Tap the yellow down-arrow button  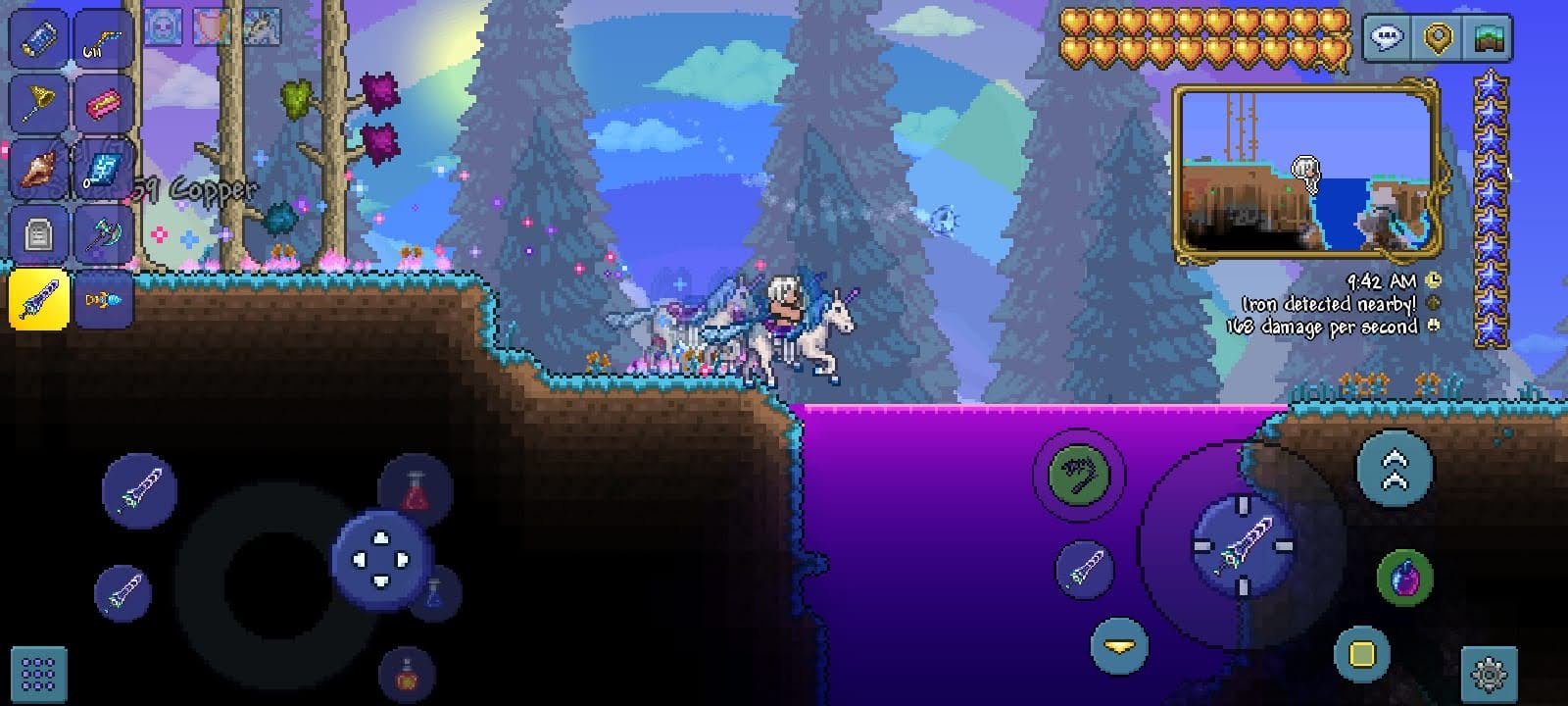coord(1118,646)
